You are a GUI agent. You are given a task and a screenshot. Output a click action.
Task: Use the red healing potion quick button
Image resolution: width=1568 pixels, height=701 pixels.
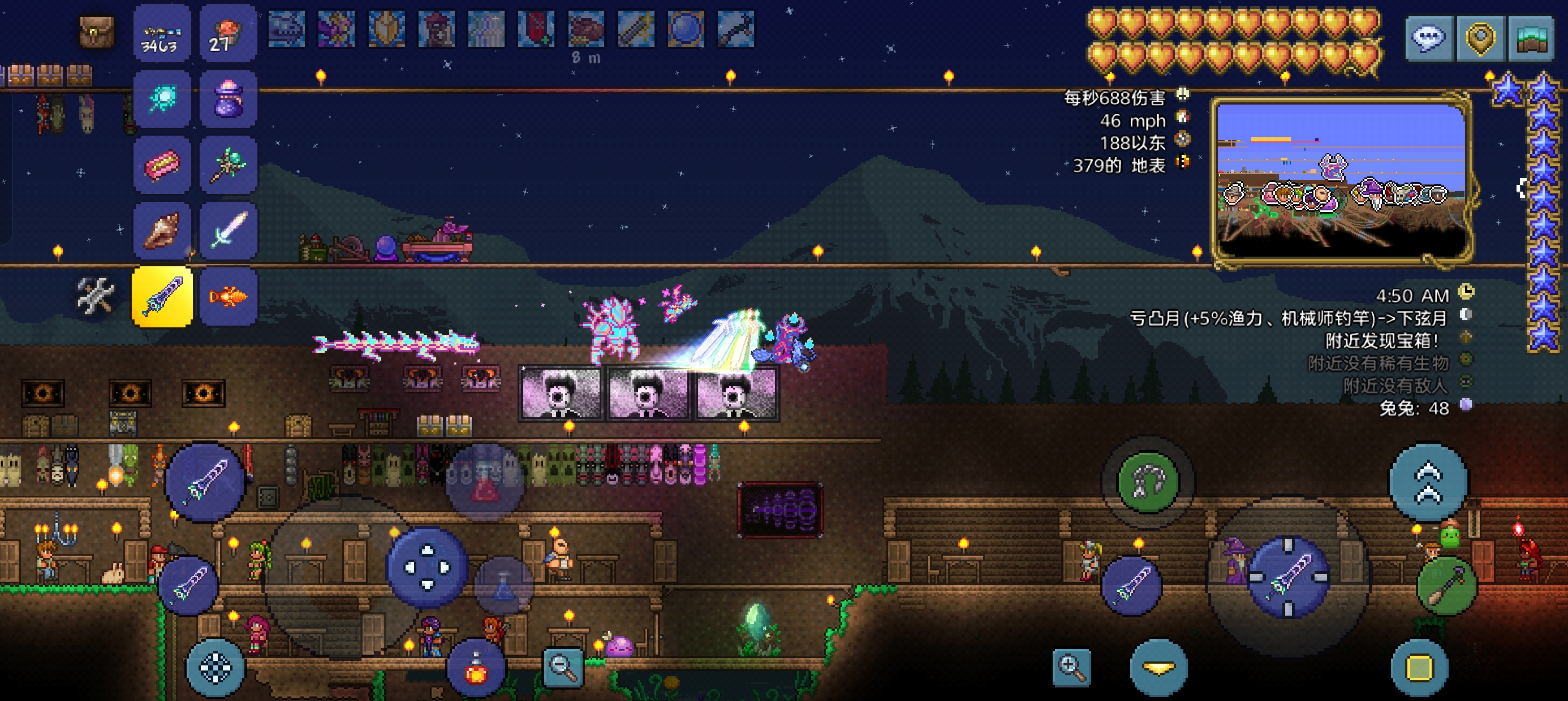click(x=476, y=668)
